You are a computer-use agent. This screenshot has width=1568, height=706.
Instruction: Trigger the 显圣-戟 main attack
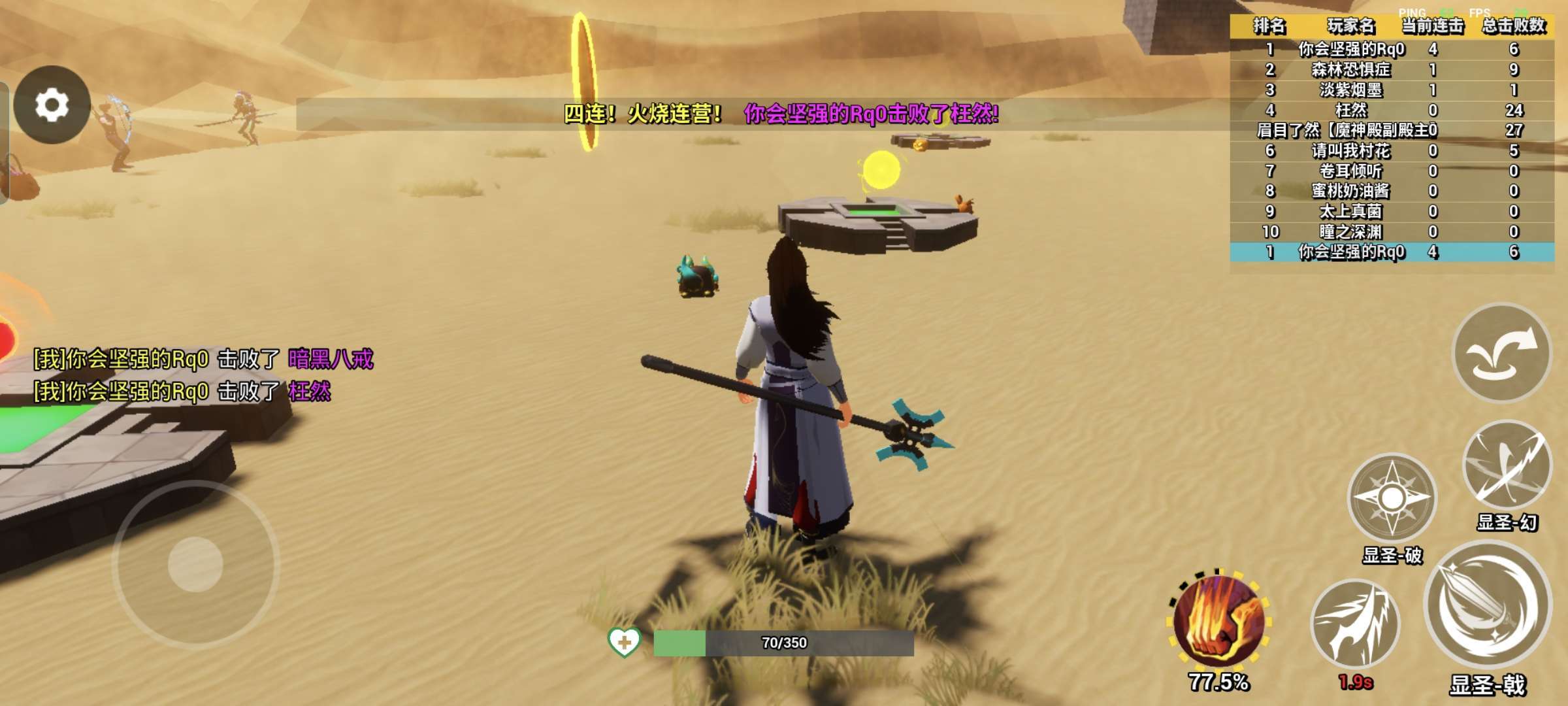click(x=1488, y=608)
